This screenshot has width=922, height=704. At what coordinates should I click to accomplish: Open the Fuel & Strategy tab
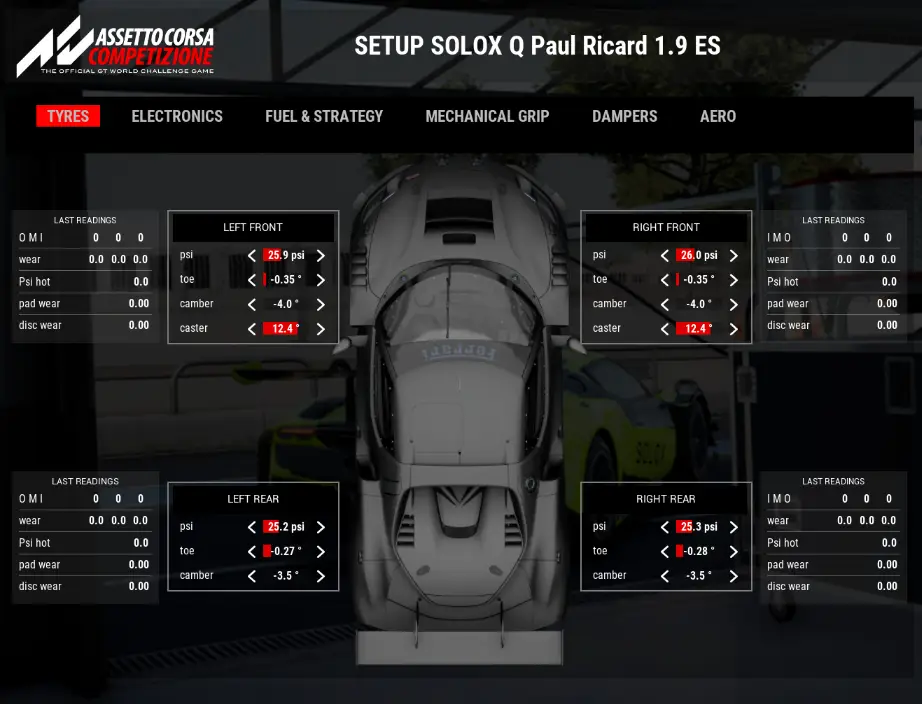click(324, 116)
